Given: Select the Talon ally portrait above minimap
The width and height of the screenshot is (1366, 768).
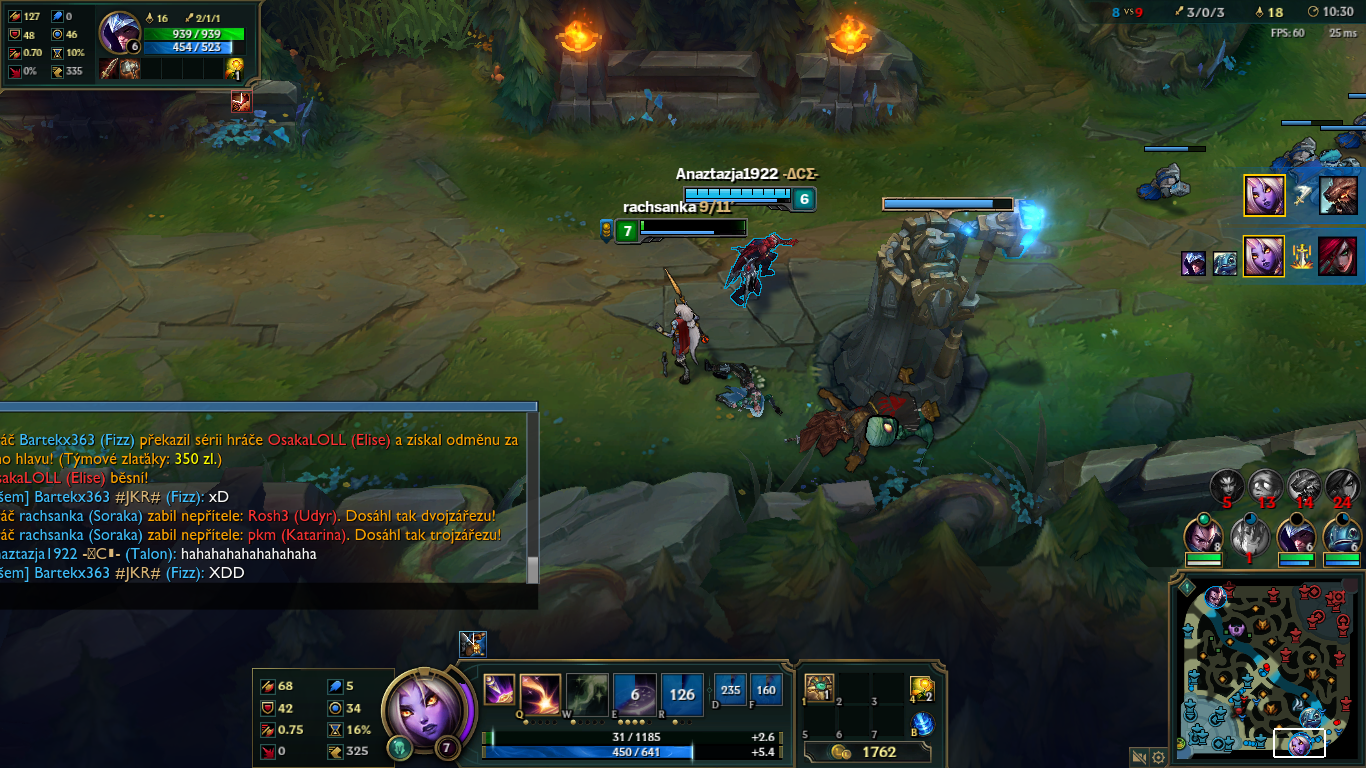Looking at the screenshot, I should [1295, 537].
